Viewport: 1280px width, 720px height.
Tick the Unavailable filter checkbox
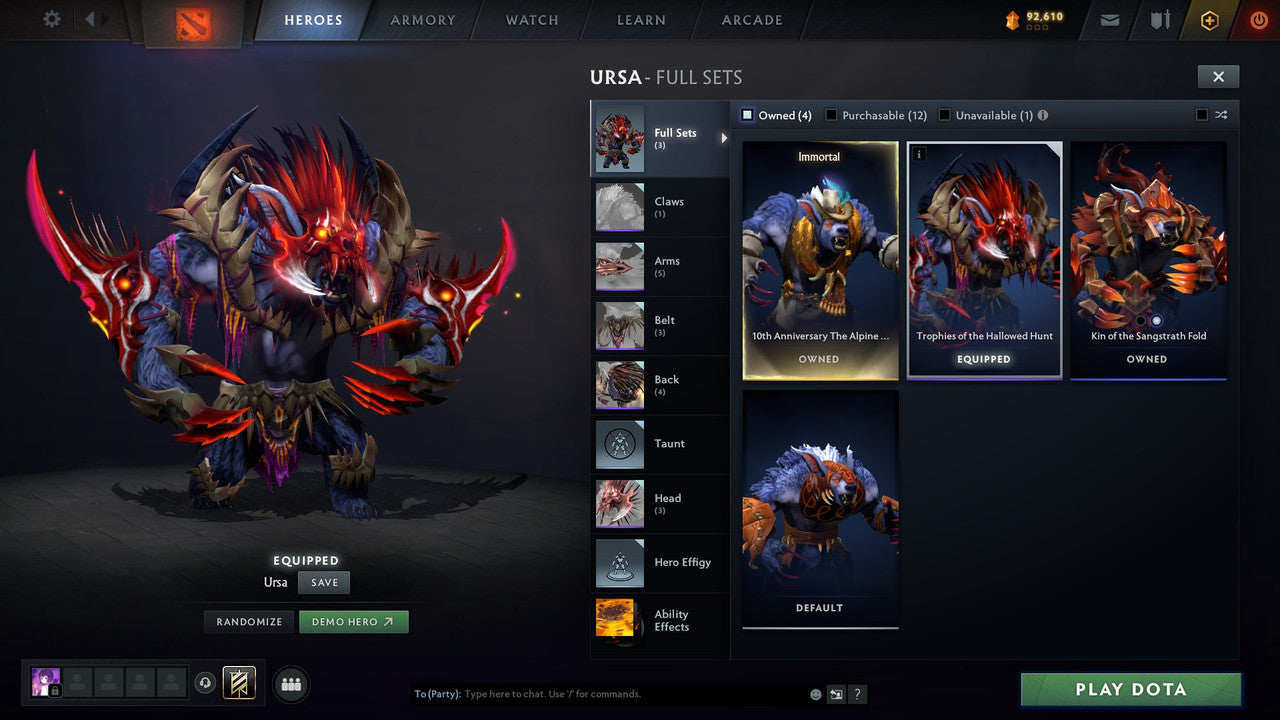pyautogui.click(x=944, y=115)
